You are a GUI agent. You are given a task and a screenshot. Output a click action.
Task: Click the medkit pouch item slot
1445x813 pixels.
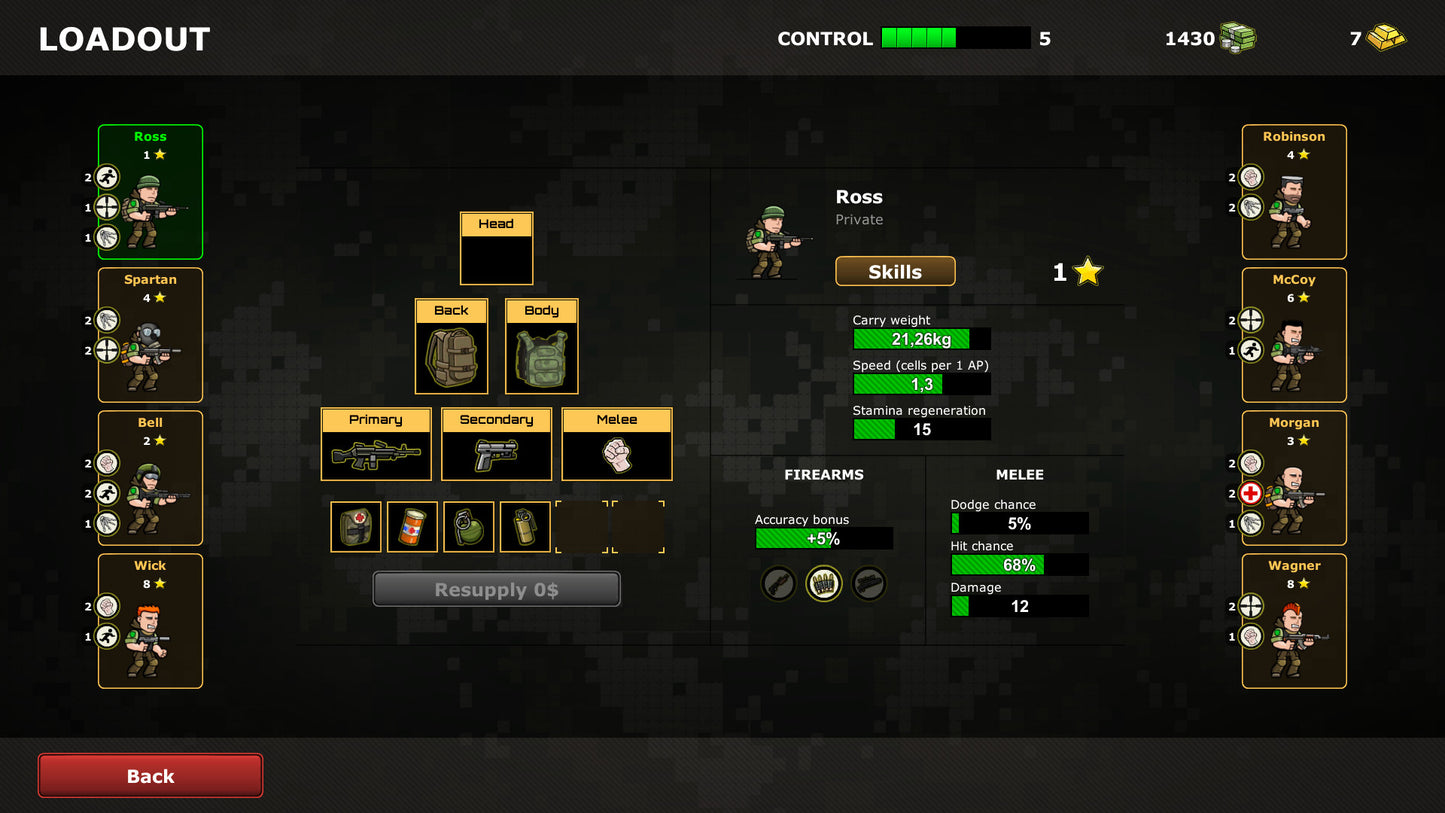pos(356,526)
